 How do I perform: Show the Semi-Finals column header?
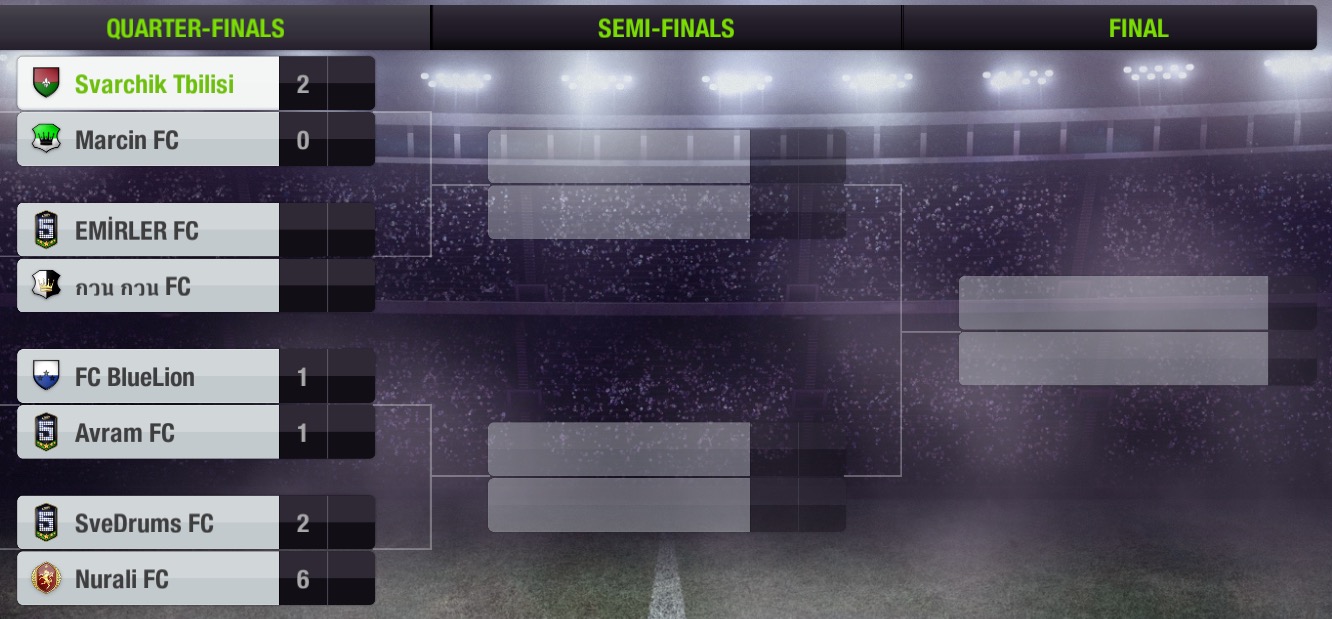coord(666,28)
